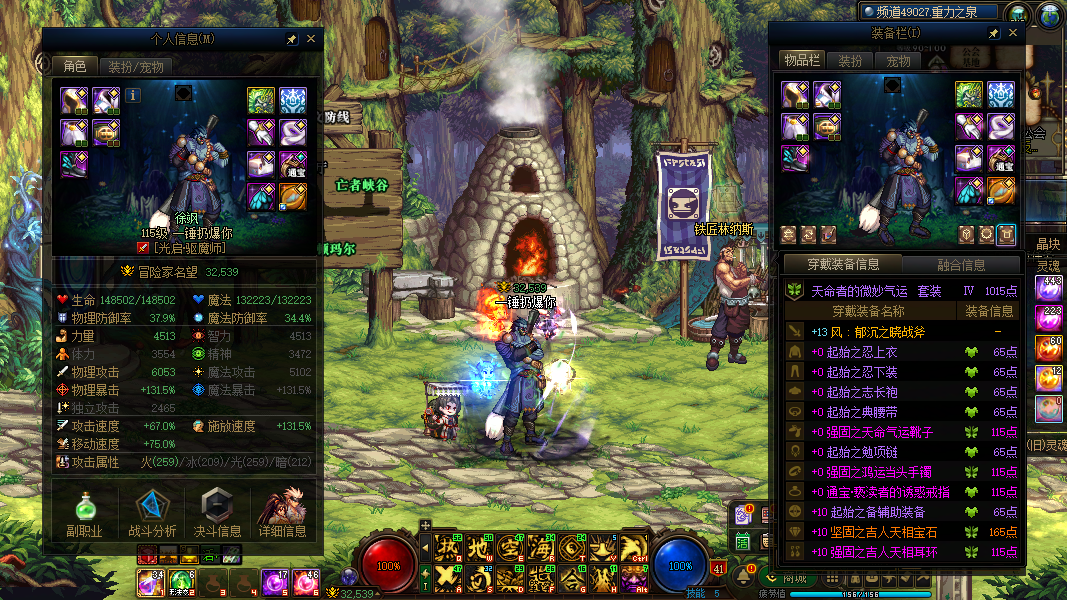Switch to the 宠物 tab in equipment window
Viewport: 1067px width, 600px height.
pyautogui.click(x=898, y=61)
